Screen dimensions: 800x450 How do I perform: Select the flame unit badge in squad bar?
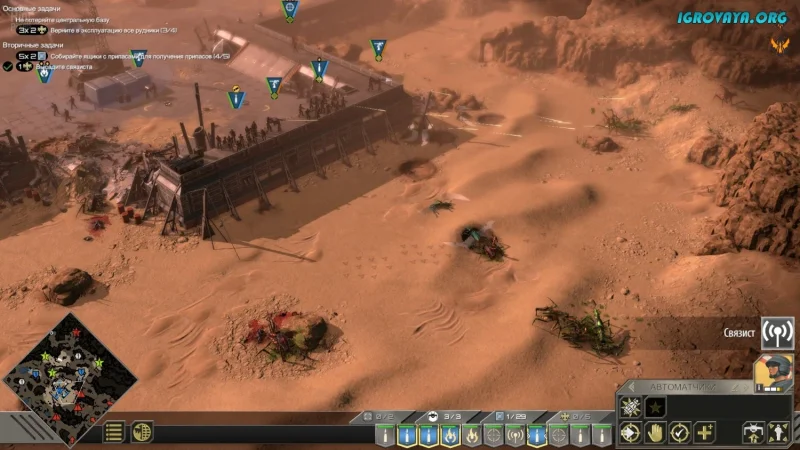450,435
